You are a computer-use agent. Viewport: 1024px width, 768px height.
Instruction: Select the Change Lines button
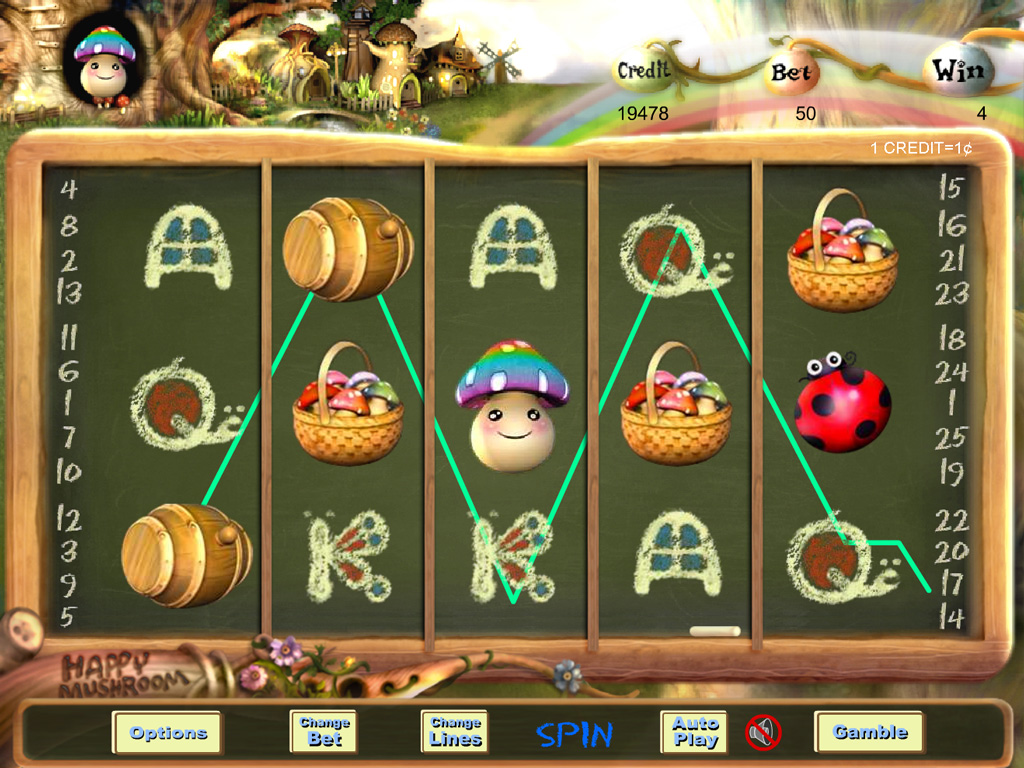[455, 731]
